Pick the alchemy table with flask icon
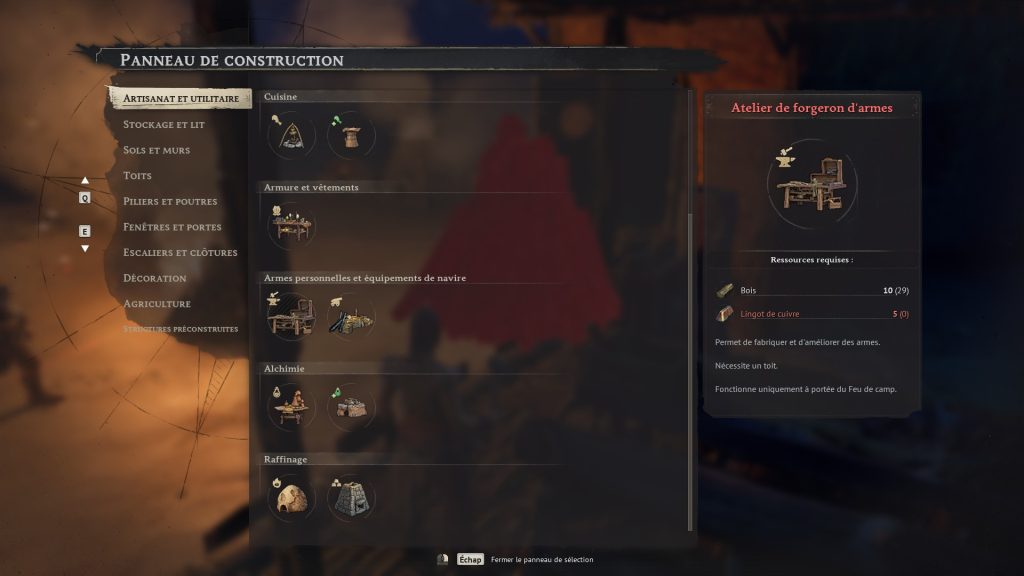 click(x=291, y=407)
